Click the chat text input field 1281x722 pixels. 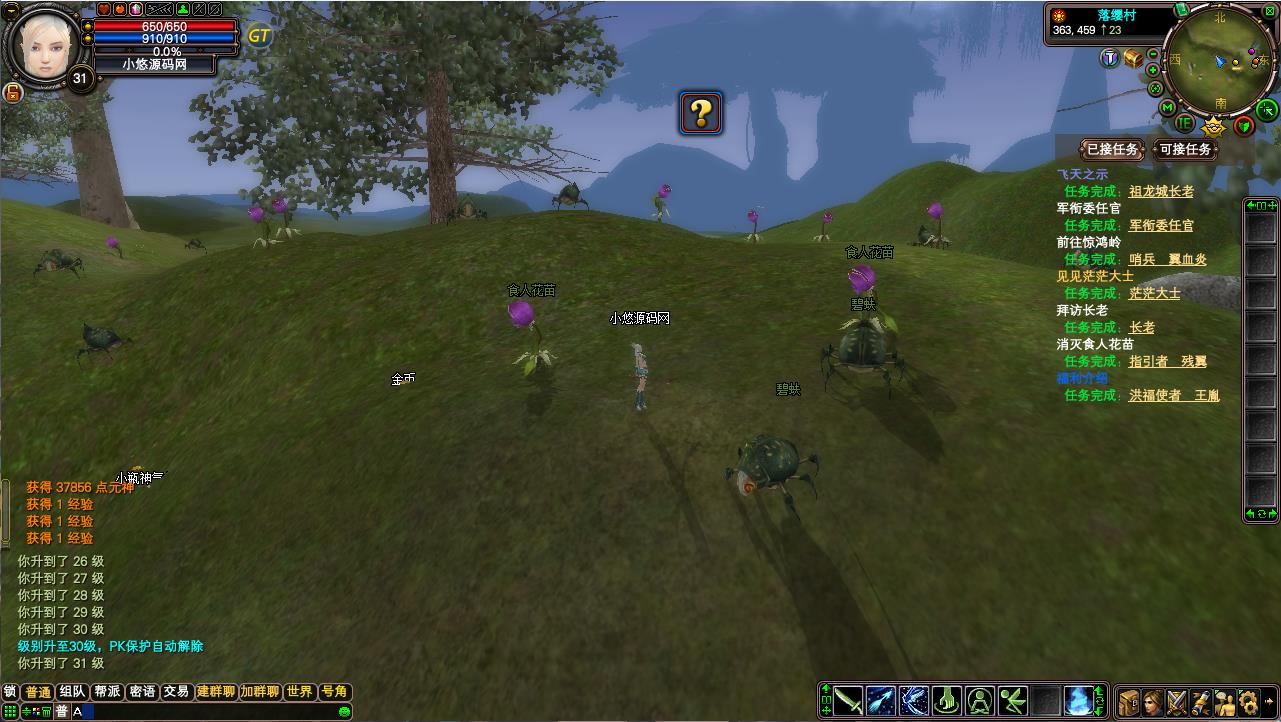coord(200,711)
